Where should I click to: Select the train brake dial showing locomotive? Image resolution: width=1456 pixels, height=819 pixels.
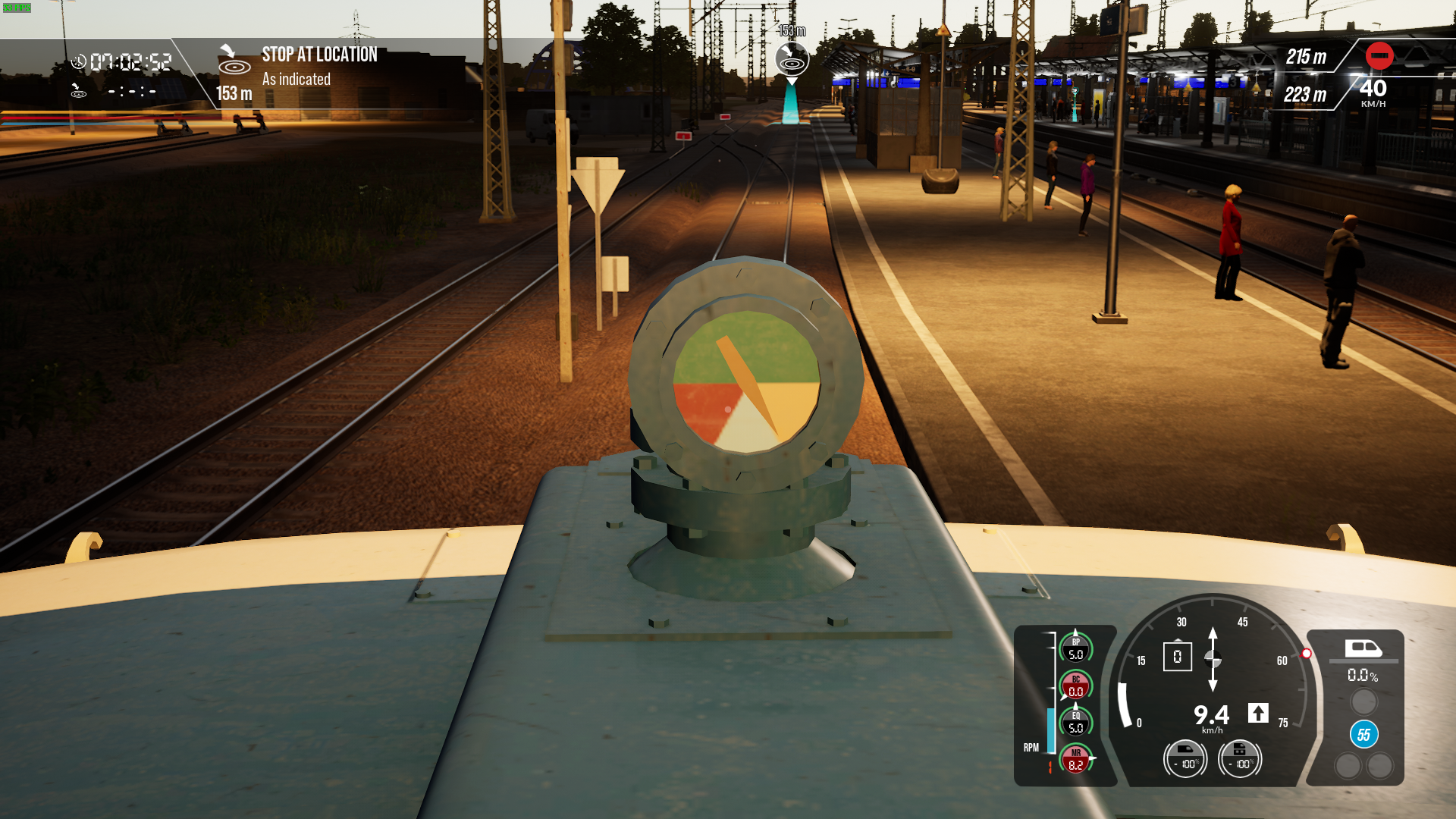point(1185,758)
